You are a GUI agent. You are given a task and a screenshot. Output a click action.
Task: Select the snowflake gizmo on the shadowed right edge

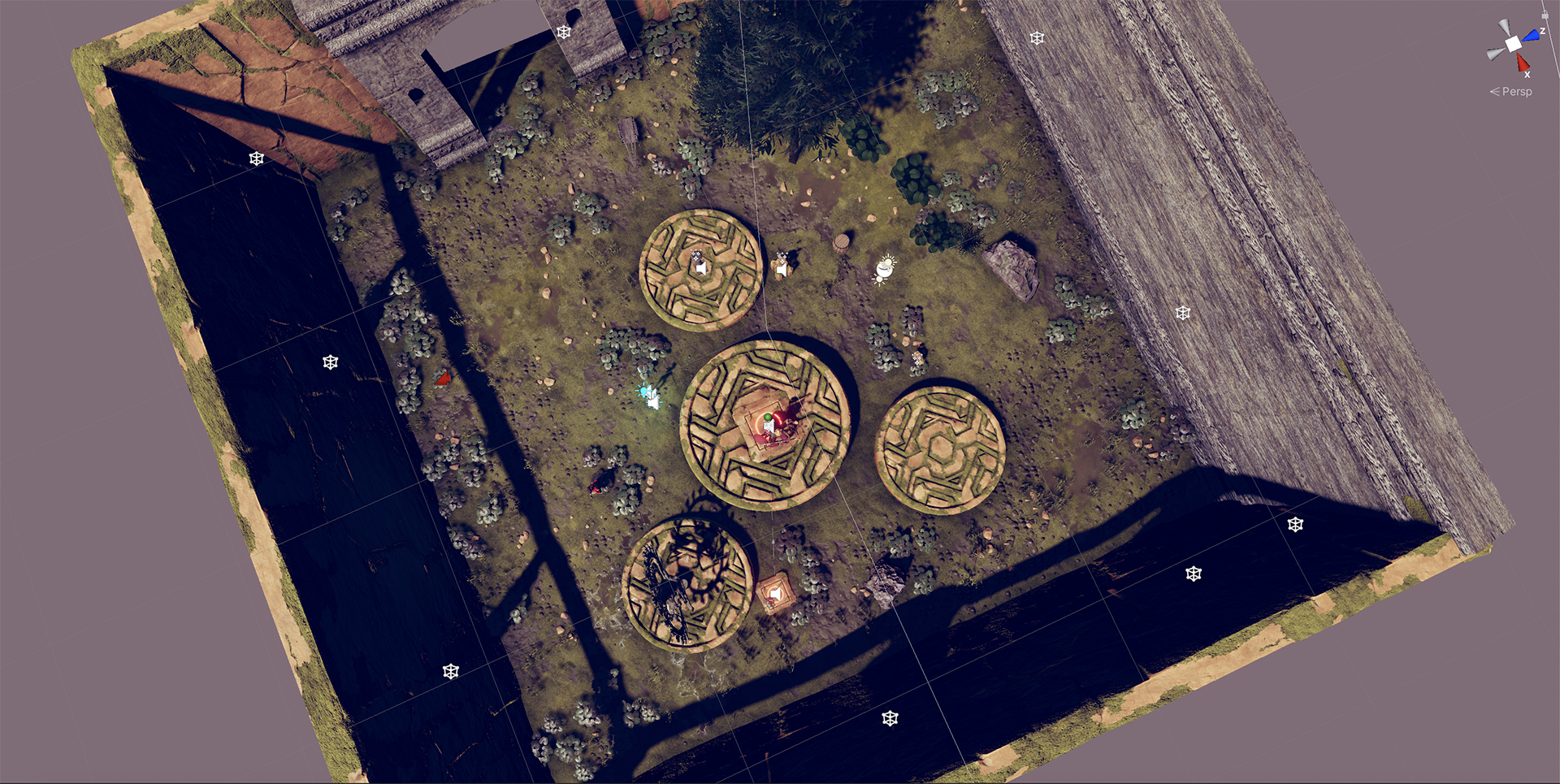coord(1294,526)
